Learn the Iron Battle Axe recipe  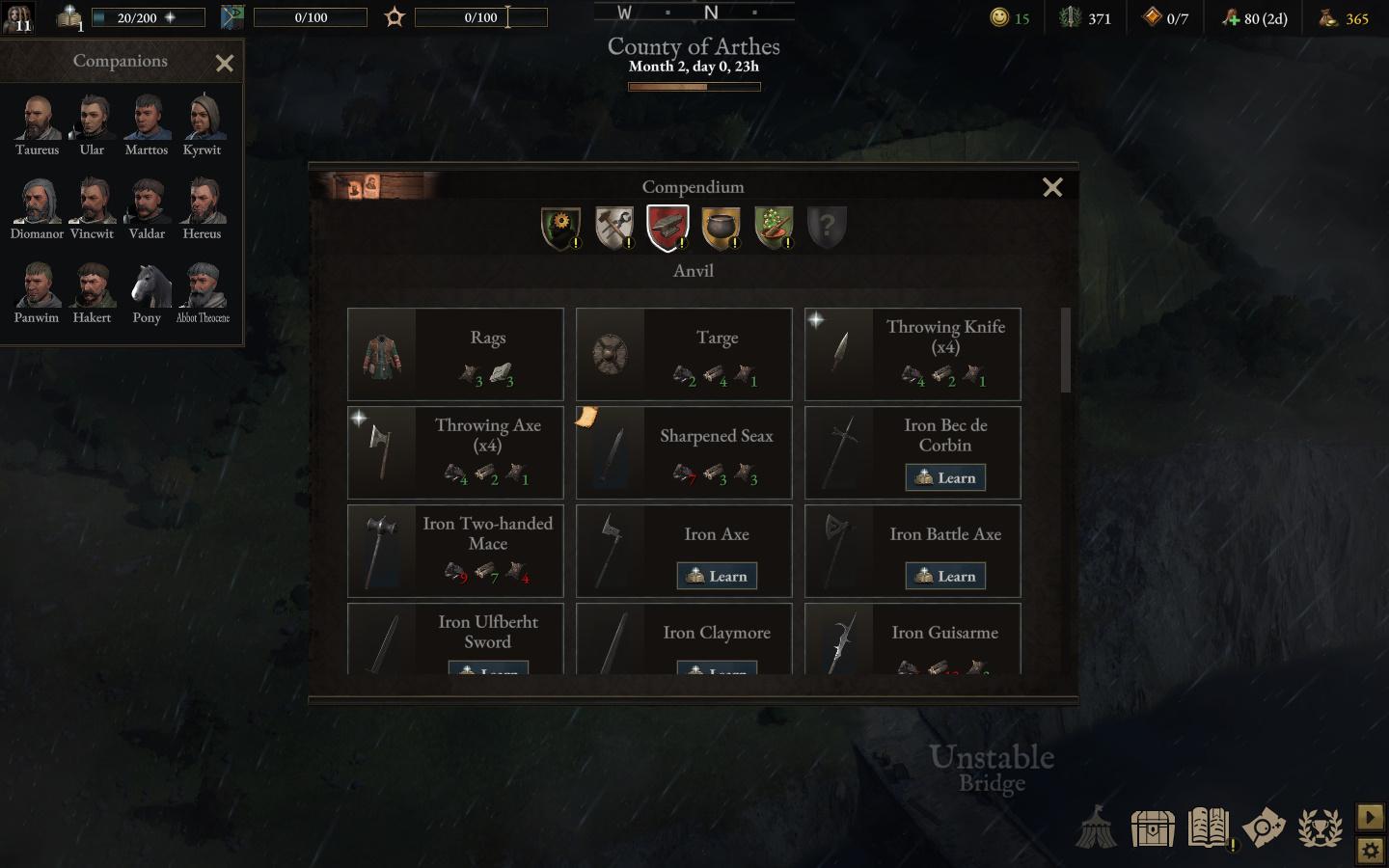pos(945,576)
